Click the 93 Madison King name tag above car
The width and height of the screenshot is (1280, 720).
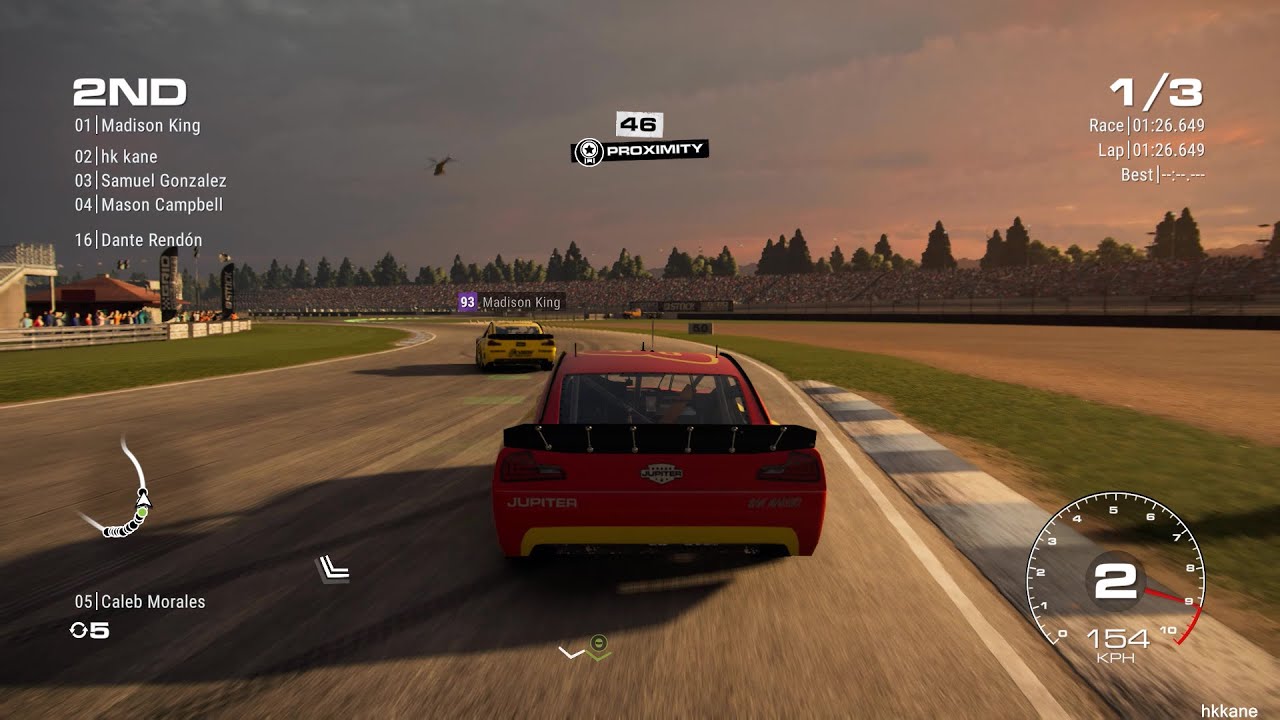coord(511,302)
